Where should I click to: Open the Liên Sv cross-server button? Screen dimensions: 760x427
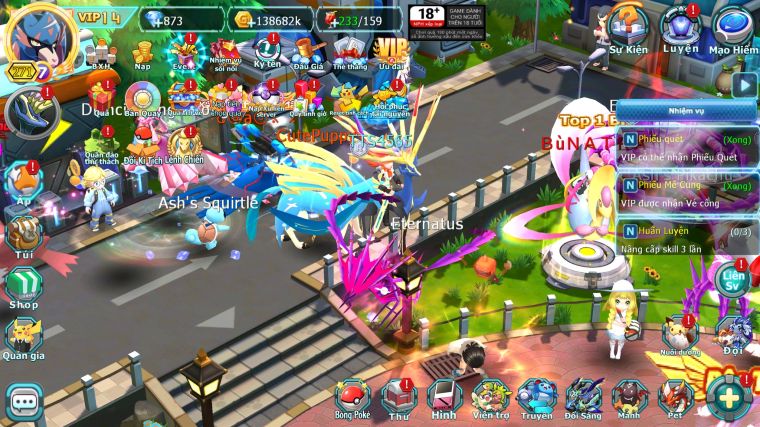pos(734,279)
